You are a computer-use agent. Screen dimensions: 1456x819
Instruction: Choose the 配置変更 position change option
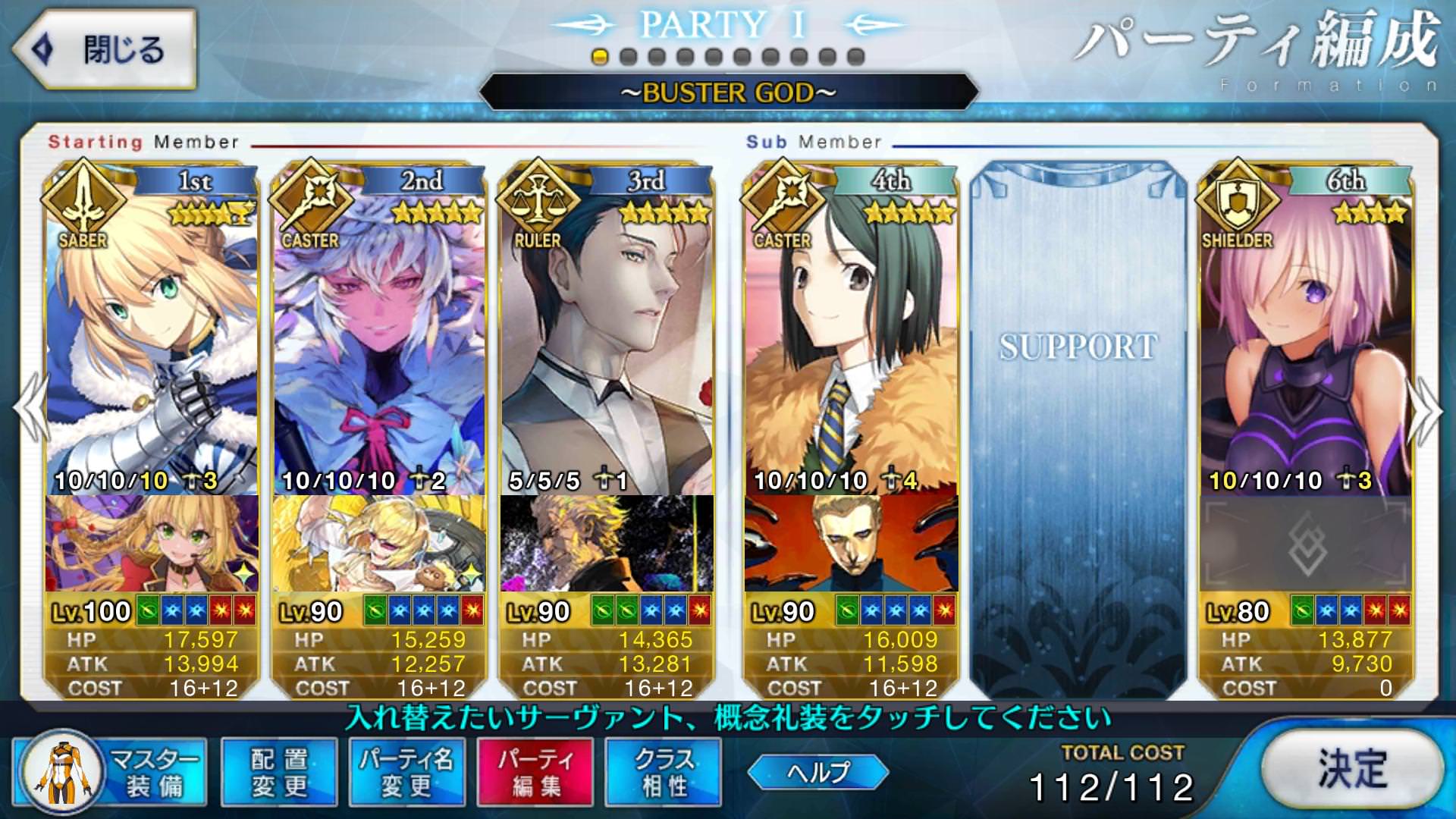point(279,772)
